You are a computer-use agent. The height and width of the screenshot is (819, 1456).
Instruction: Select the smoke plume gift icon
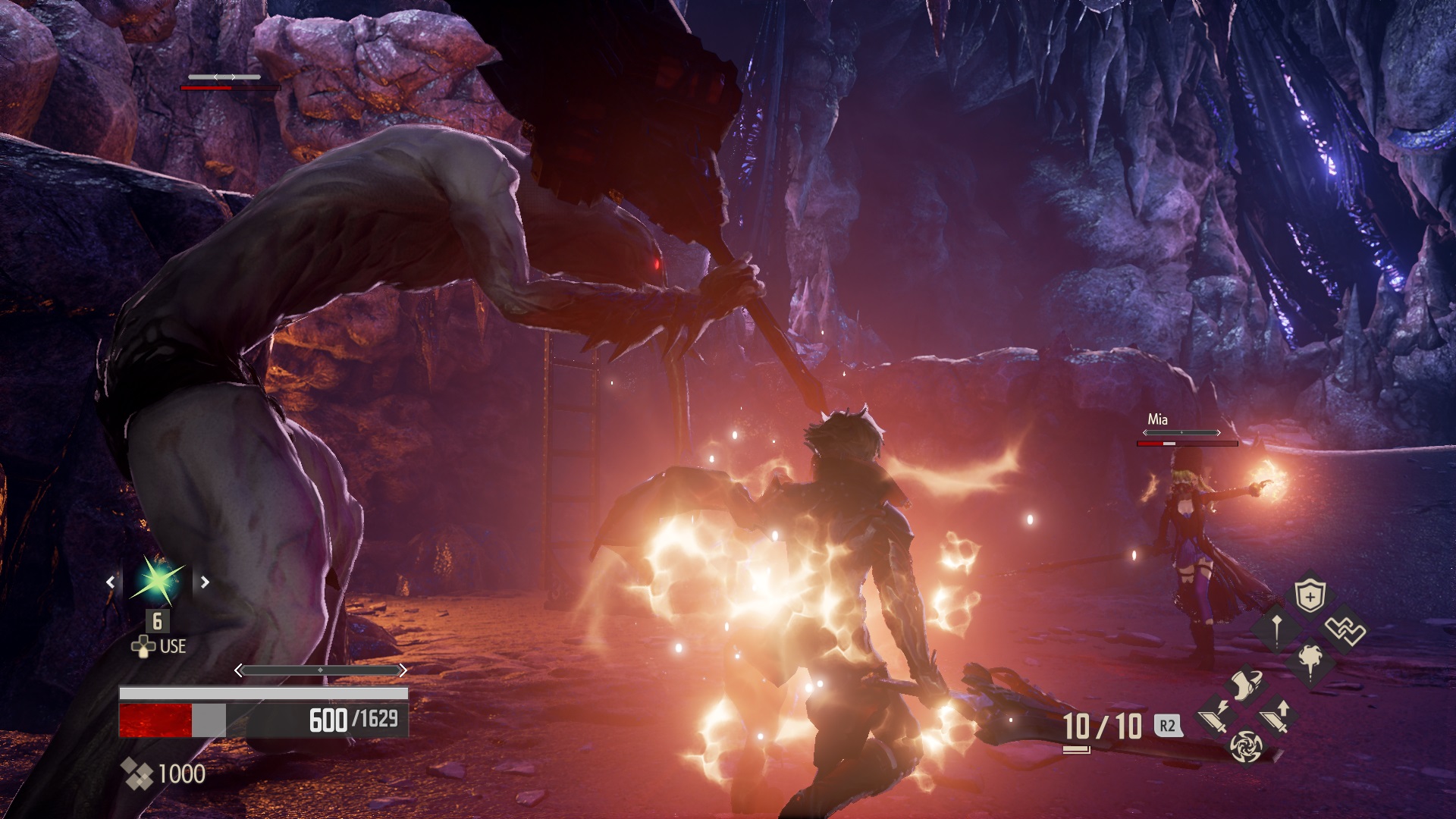click(x=1310, y=659)
